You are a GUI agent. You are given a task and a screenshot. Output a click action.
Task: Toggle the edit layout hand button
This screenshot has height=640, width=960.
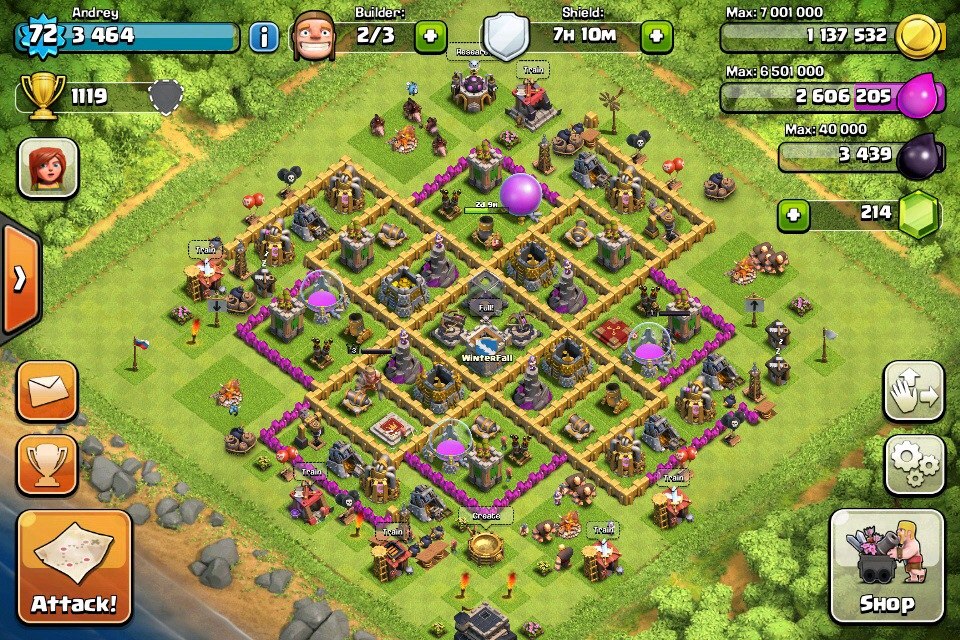914,391
